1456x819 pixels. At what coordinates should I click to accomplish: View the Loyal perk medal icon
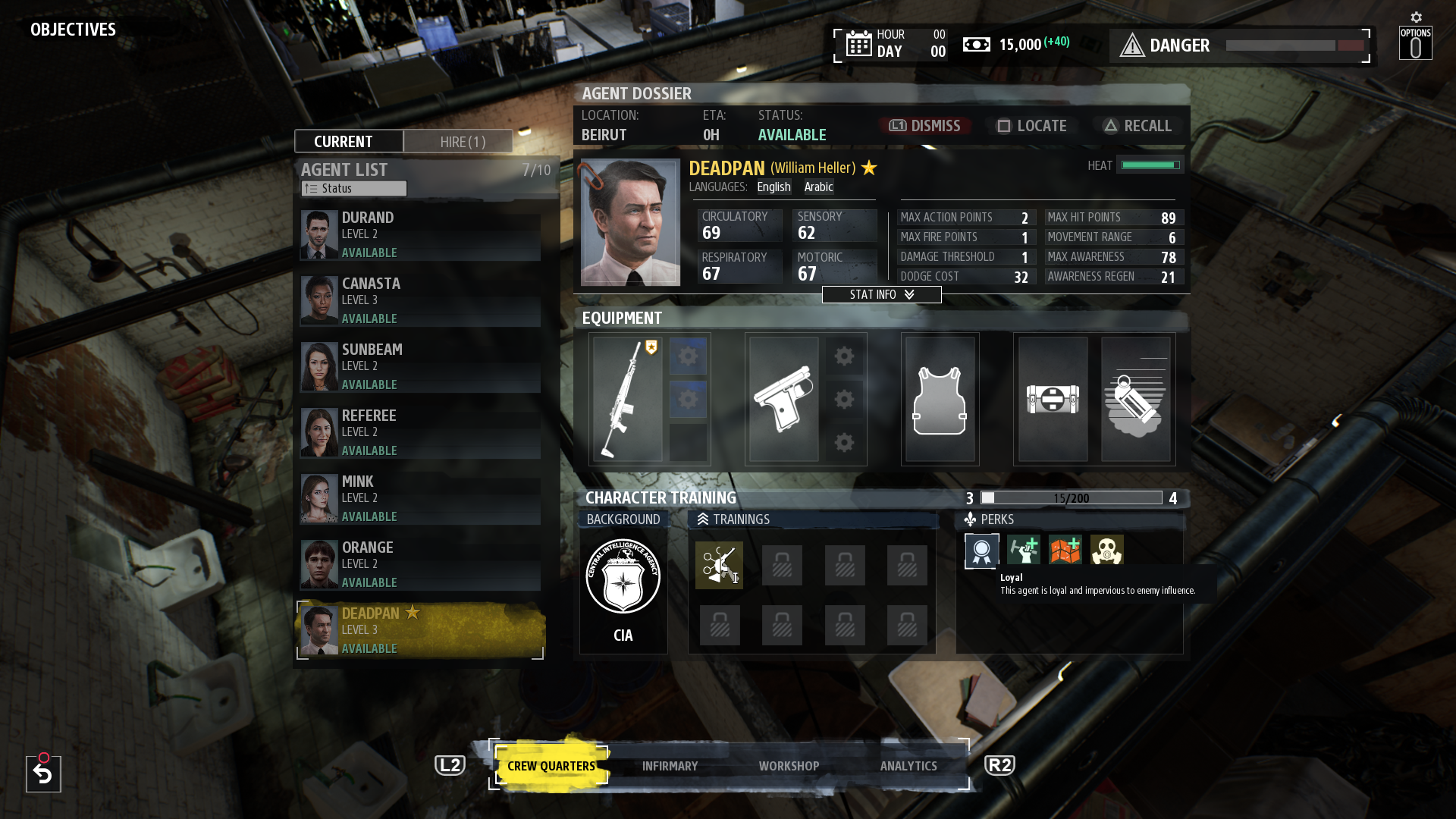(x=981, y=550)
